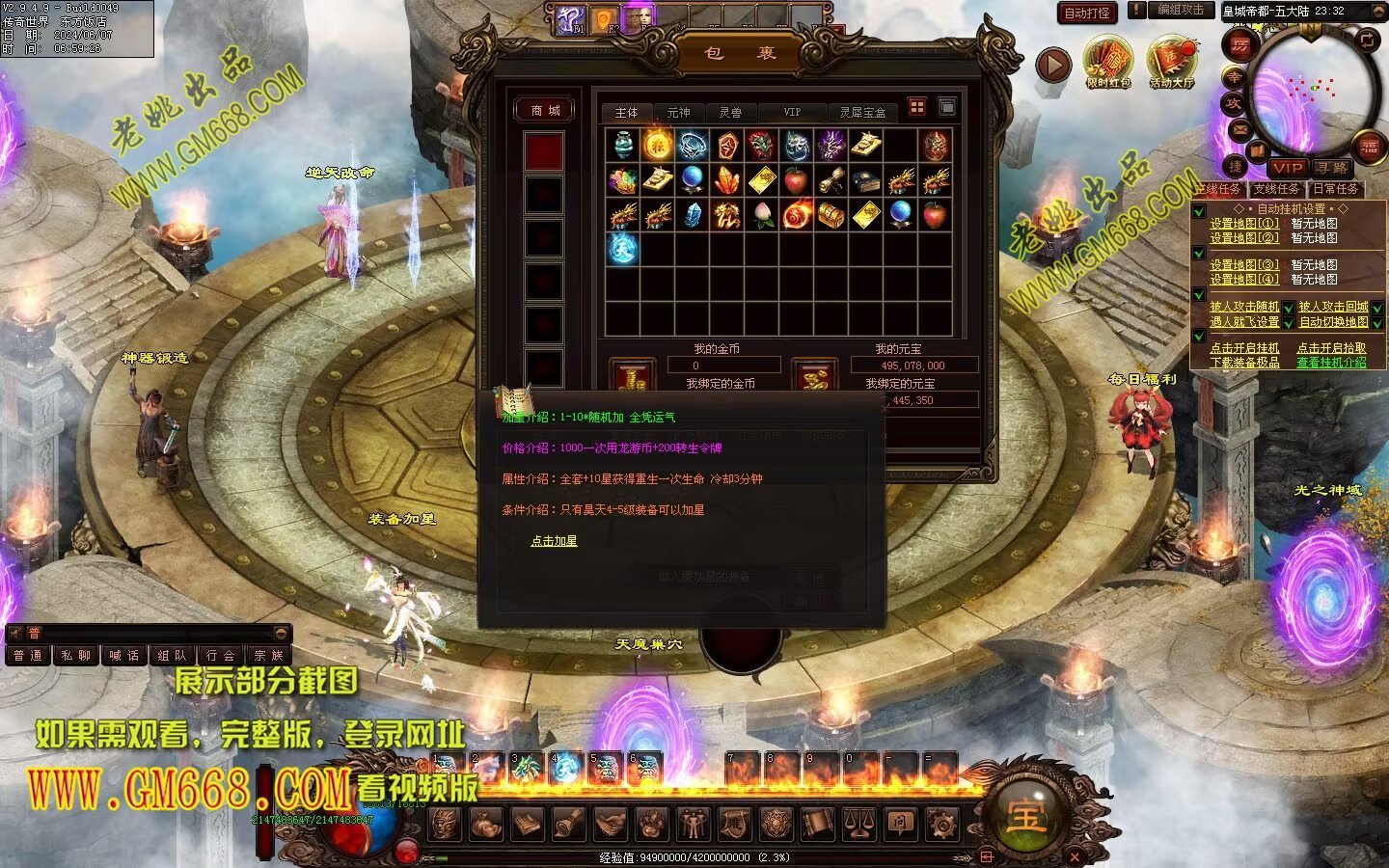Select the glowing blue 天 orb item
1389x868 pixels.
pos(622,248)
